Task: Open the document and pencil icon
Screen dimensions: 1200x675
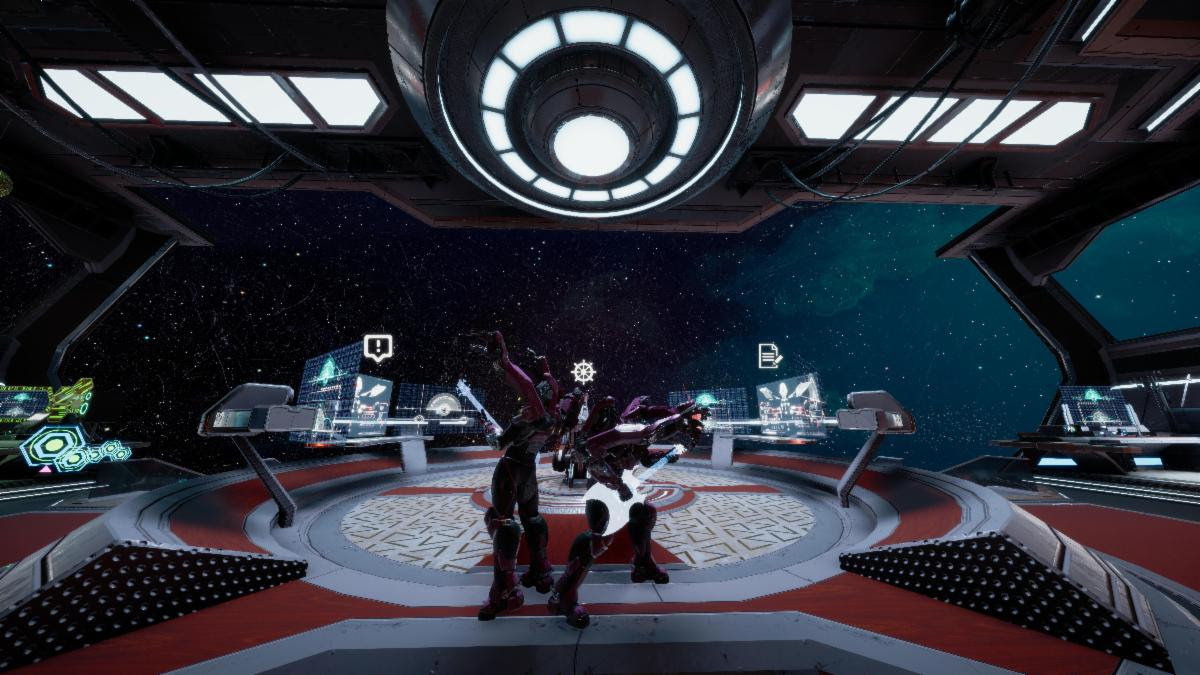Action: (x=769, y=355)
